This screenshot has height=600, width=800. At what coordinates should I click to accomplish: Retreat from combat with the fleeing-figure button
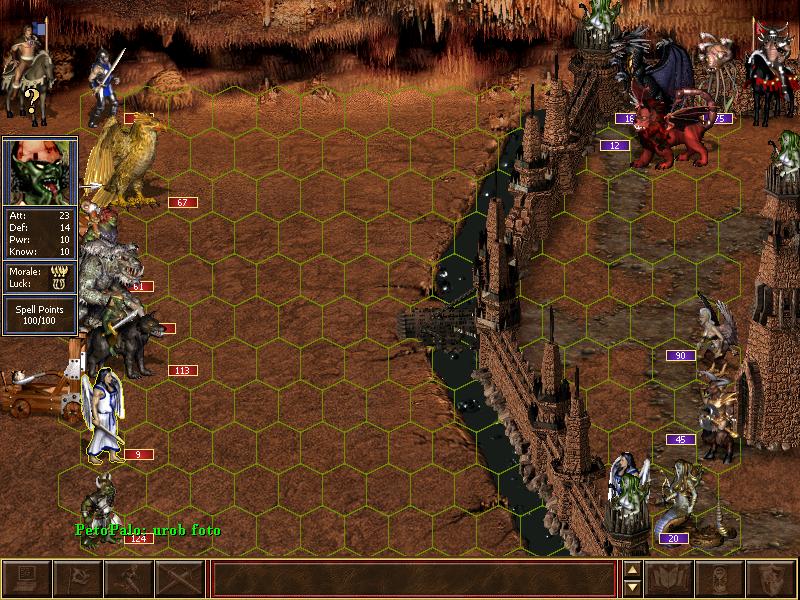pos(129,578)
